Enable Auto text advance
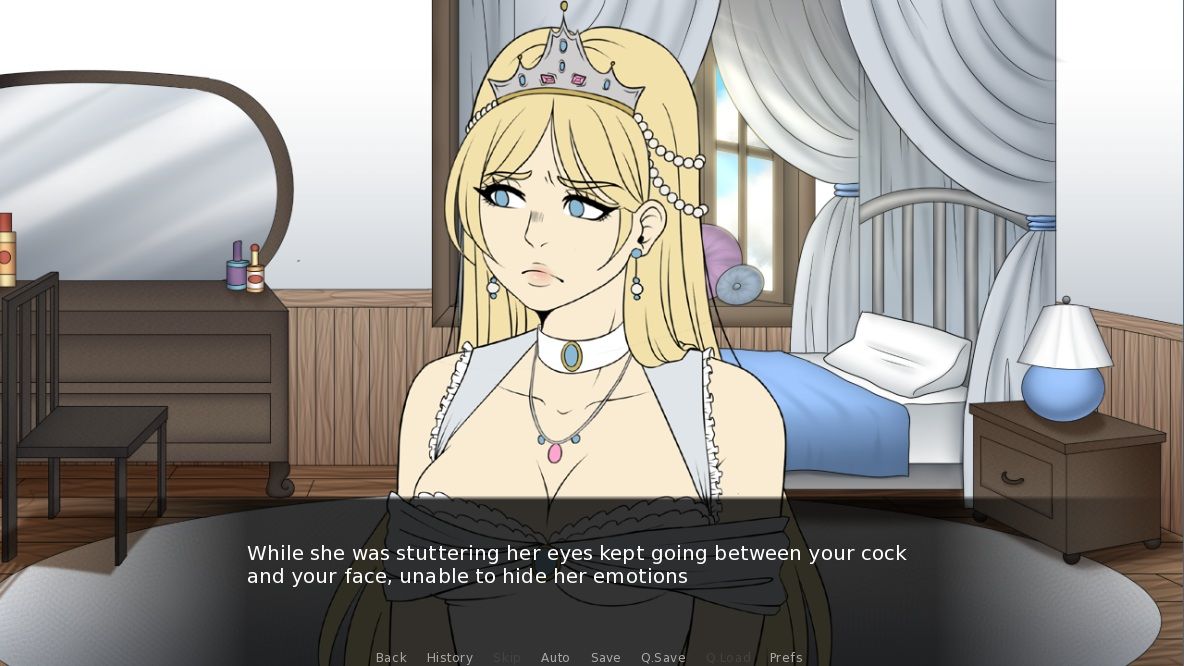This screenshot has width=1184, height=666. (x=555, y=657)
